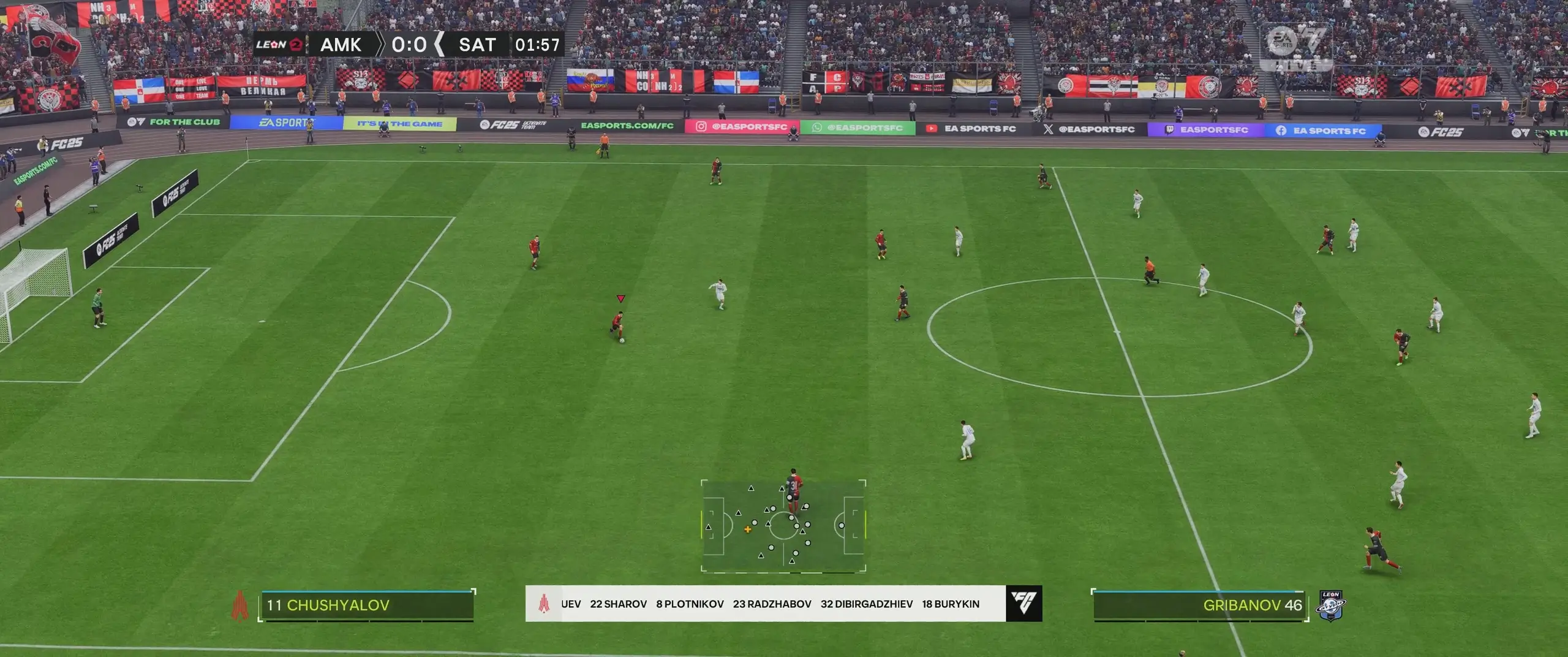Click the FC logo on the lineup ticker
The width and height of the screenshot is (1568, 657).
(x=1023, y=604)
